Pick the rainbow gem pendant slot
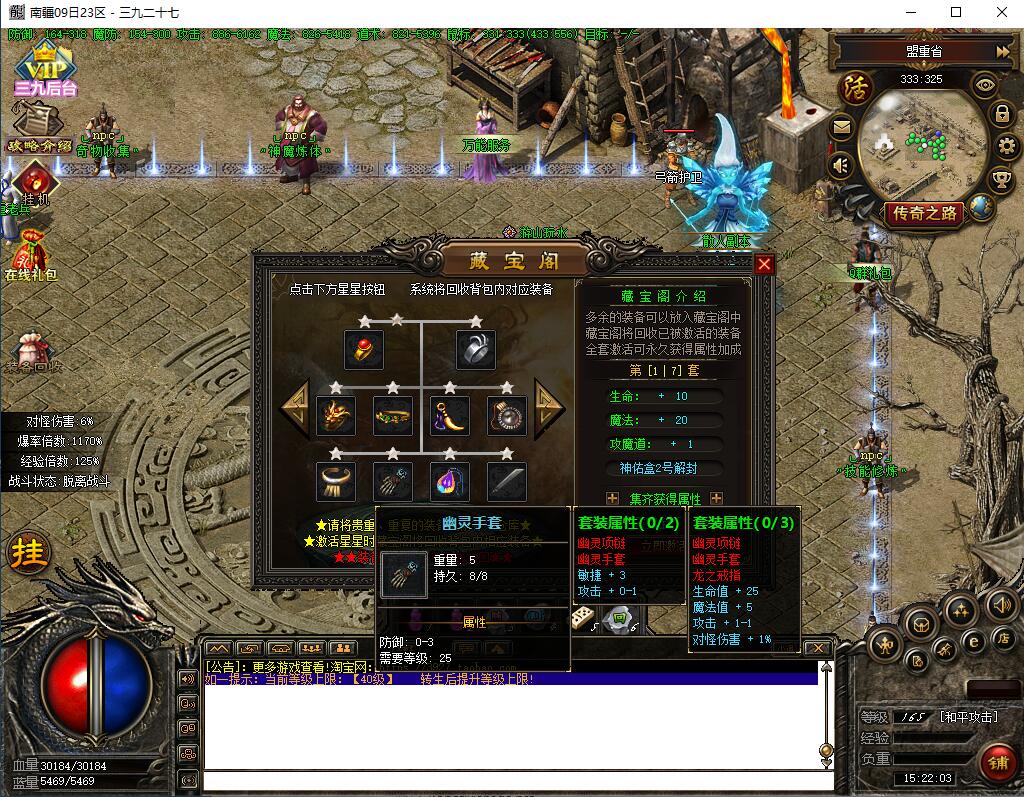This screenshot has width=1024, height=797. pyautogui.click(x=449, y=482)
